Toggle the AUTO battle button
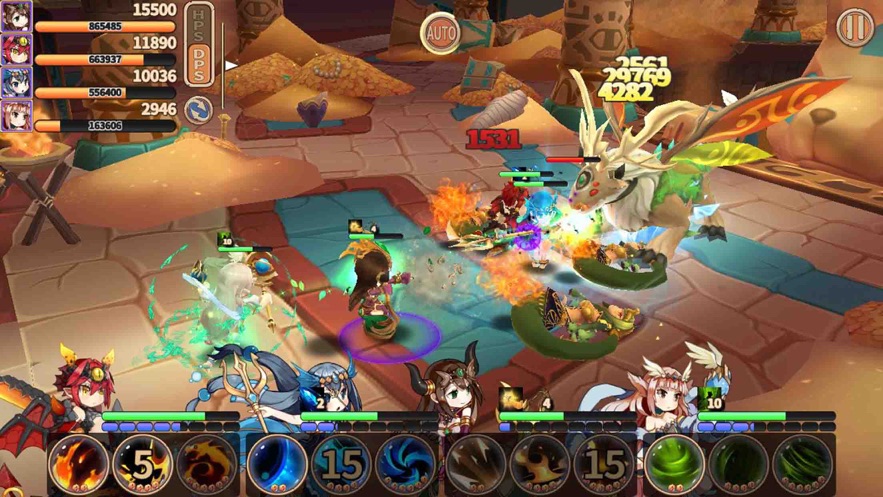This screenshot has width=883, height=497. (440, 34)
